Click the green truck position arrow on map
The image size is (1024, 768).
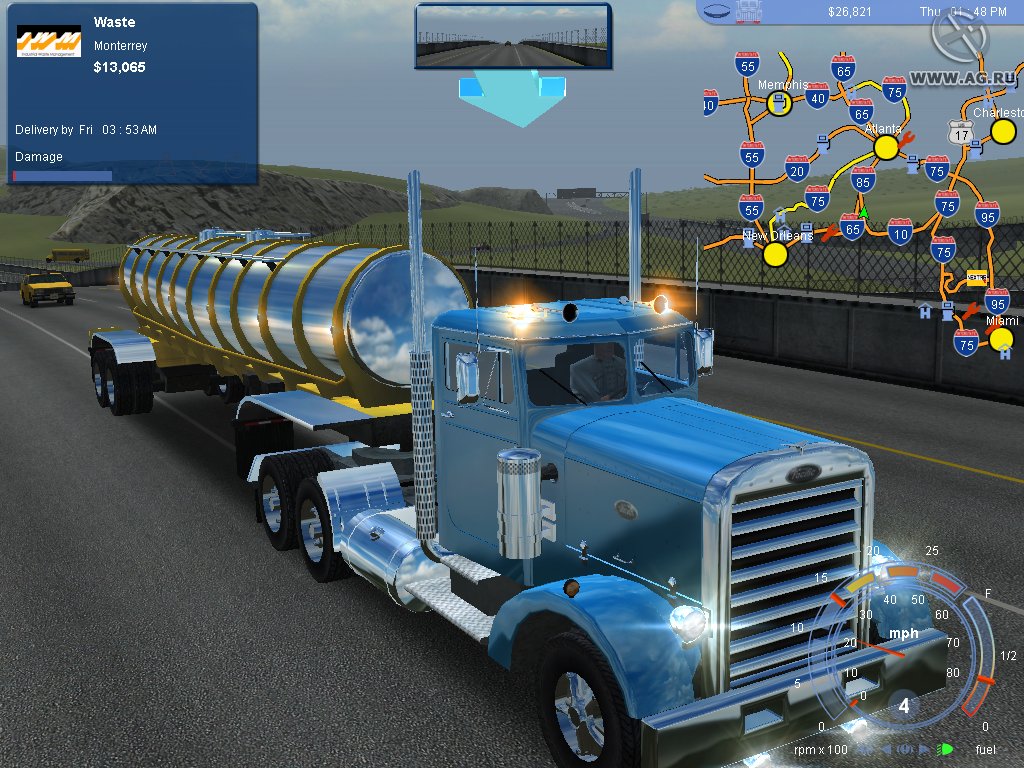(x=863, y=213)
